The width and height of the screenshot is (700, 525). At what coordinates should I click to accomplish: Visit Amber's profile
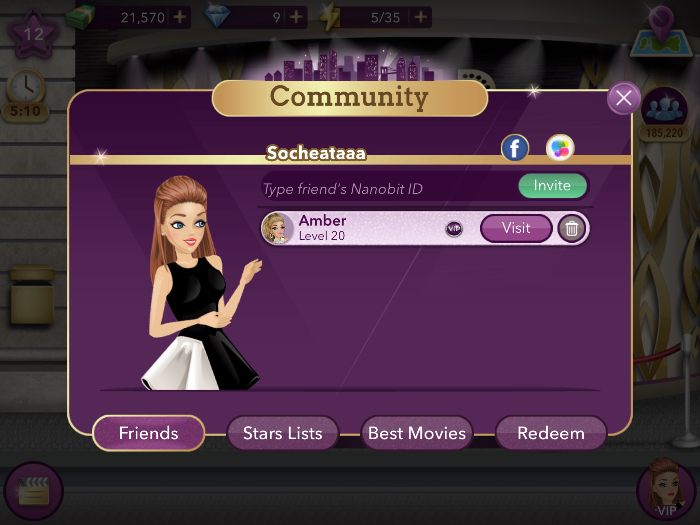(x=516, y=228)
